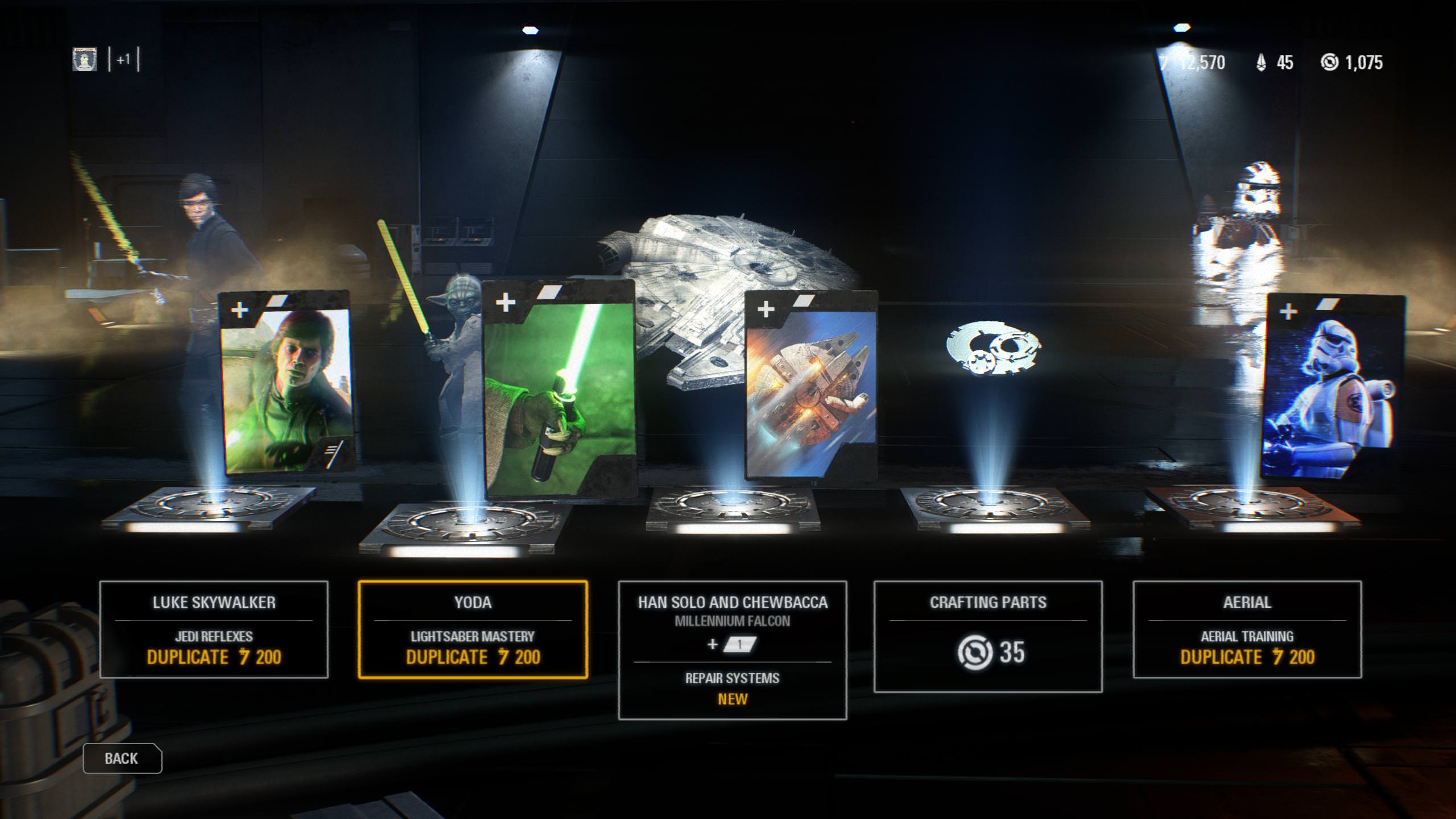1456x819 pixels.
Task: Click the crafting parts hologram icon
Action: 993,348
